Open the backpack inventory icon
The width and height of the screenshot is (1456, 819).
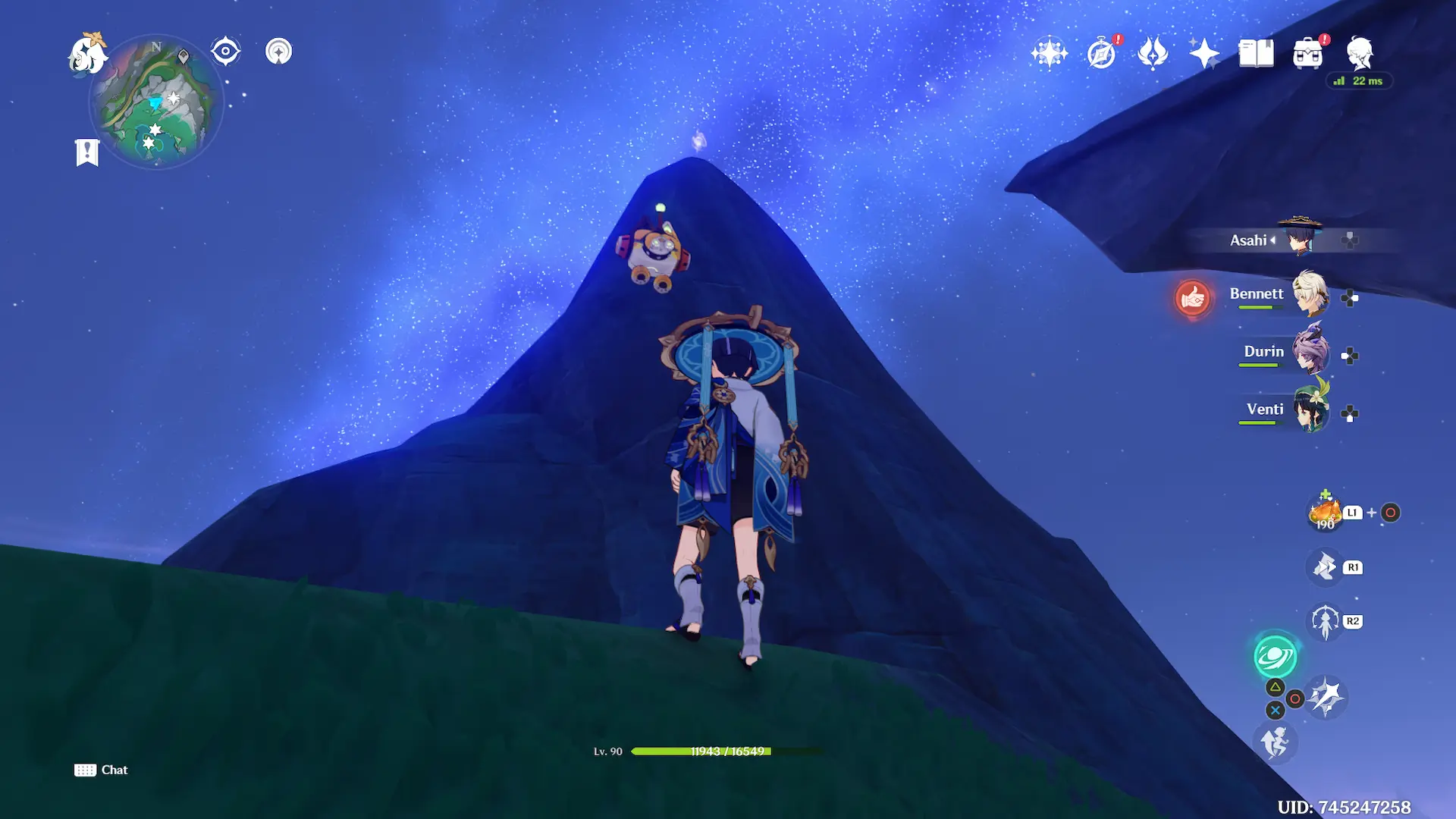[x=1307, y=54]
